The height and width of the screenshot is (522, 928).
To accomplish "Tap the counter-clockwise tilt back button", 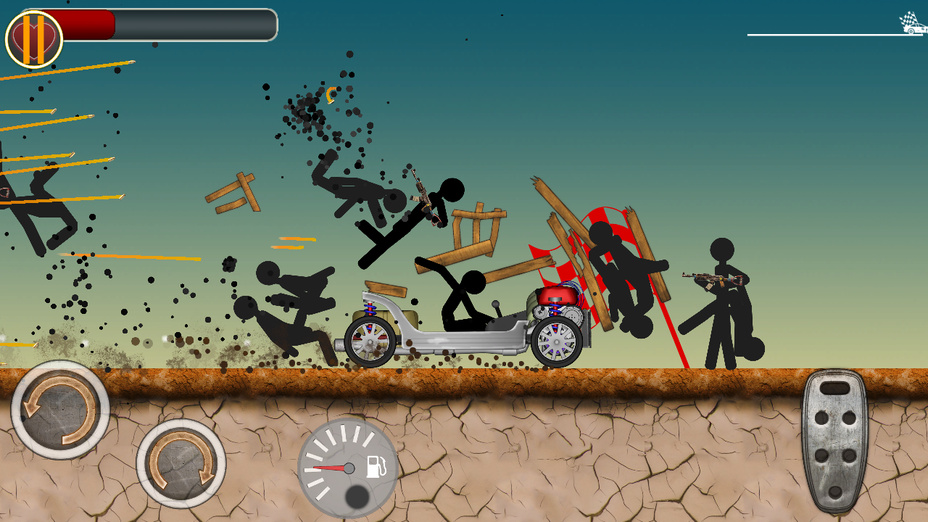I will [60, 410].
